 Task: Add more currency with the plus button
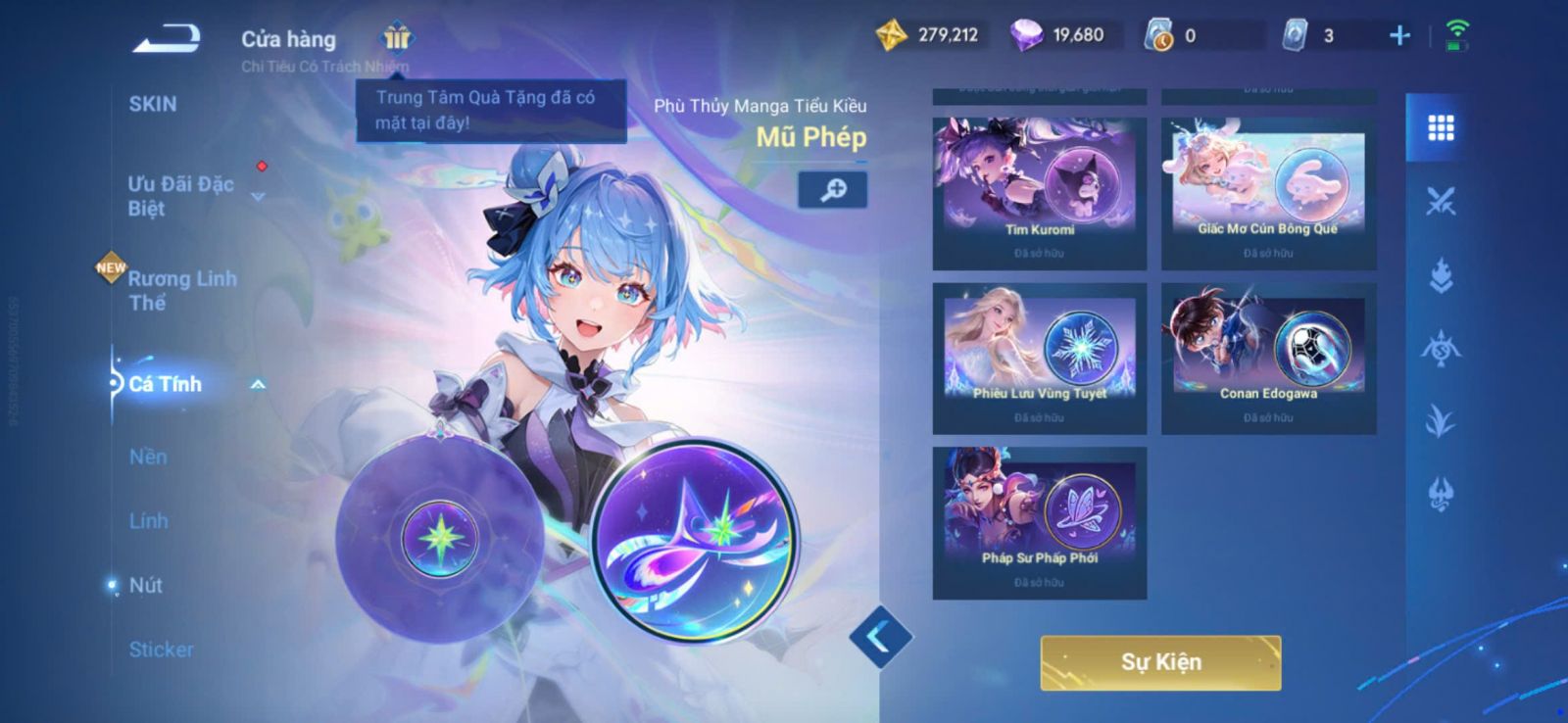coord(1399,36)
